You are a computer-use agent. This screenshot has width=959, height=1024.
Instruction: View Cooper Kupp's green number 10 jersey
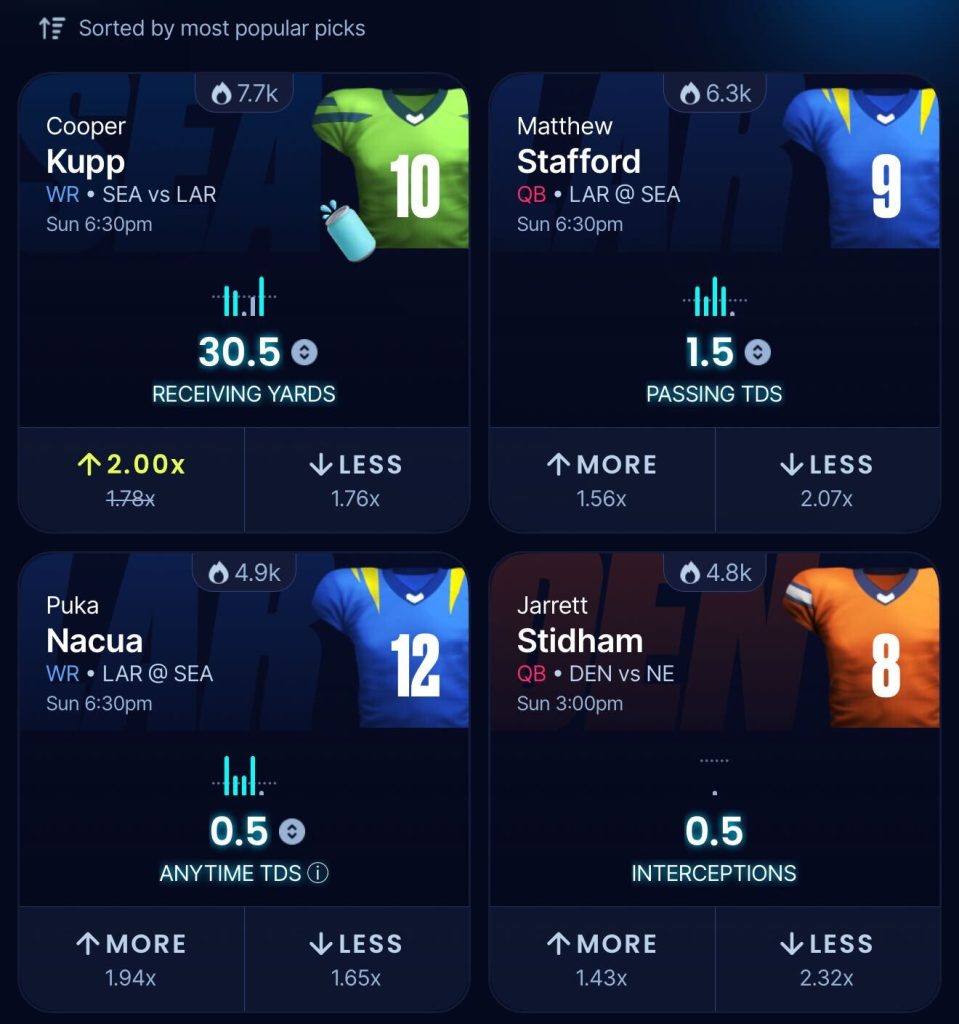pyautogui.click(x=395, y=168)
